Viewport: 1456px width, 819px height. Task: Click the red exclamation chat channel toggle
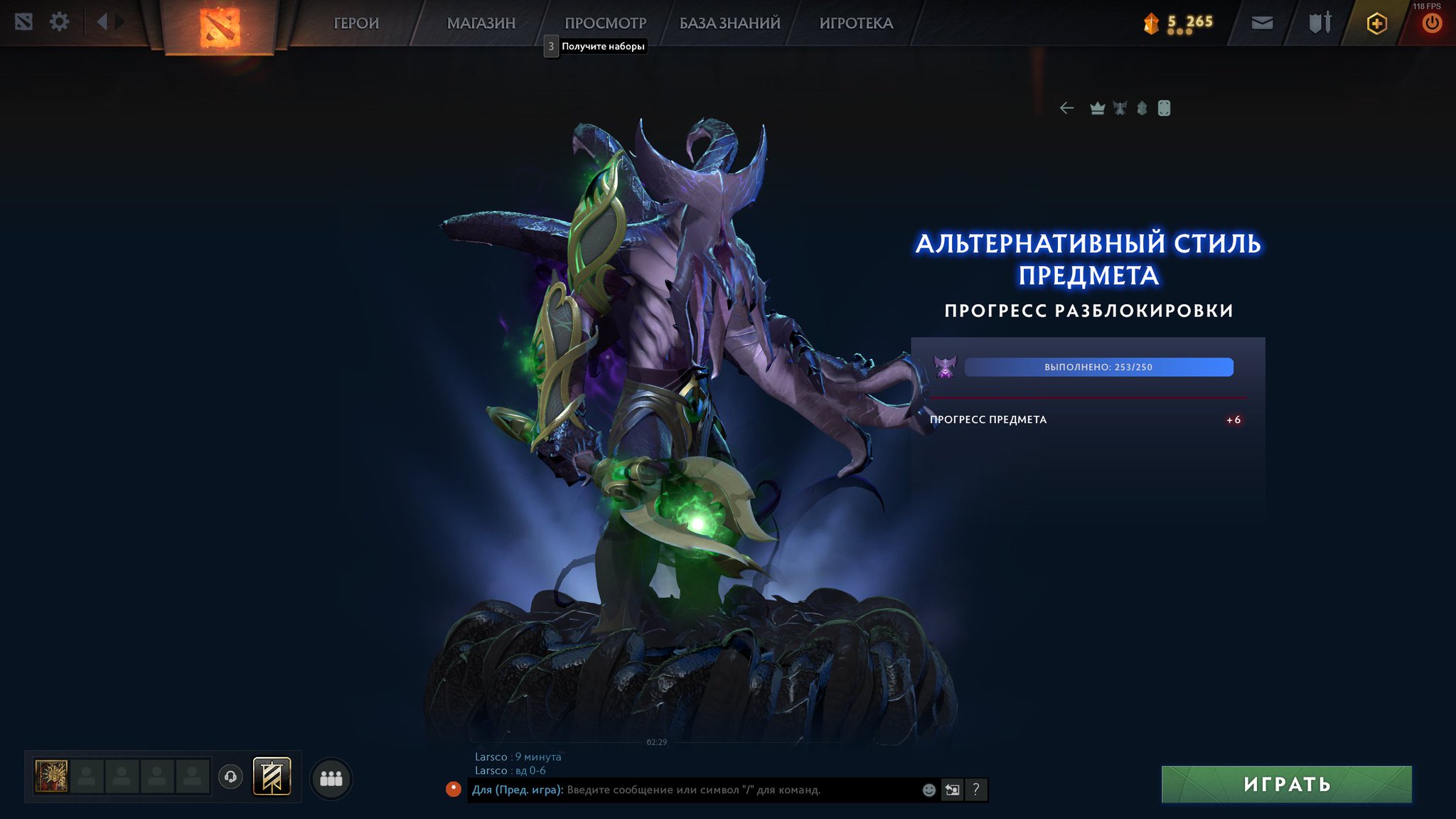pos(454,789)
